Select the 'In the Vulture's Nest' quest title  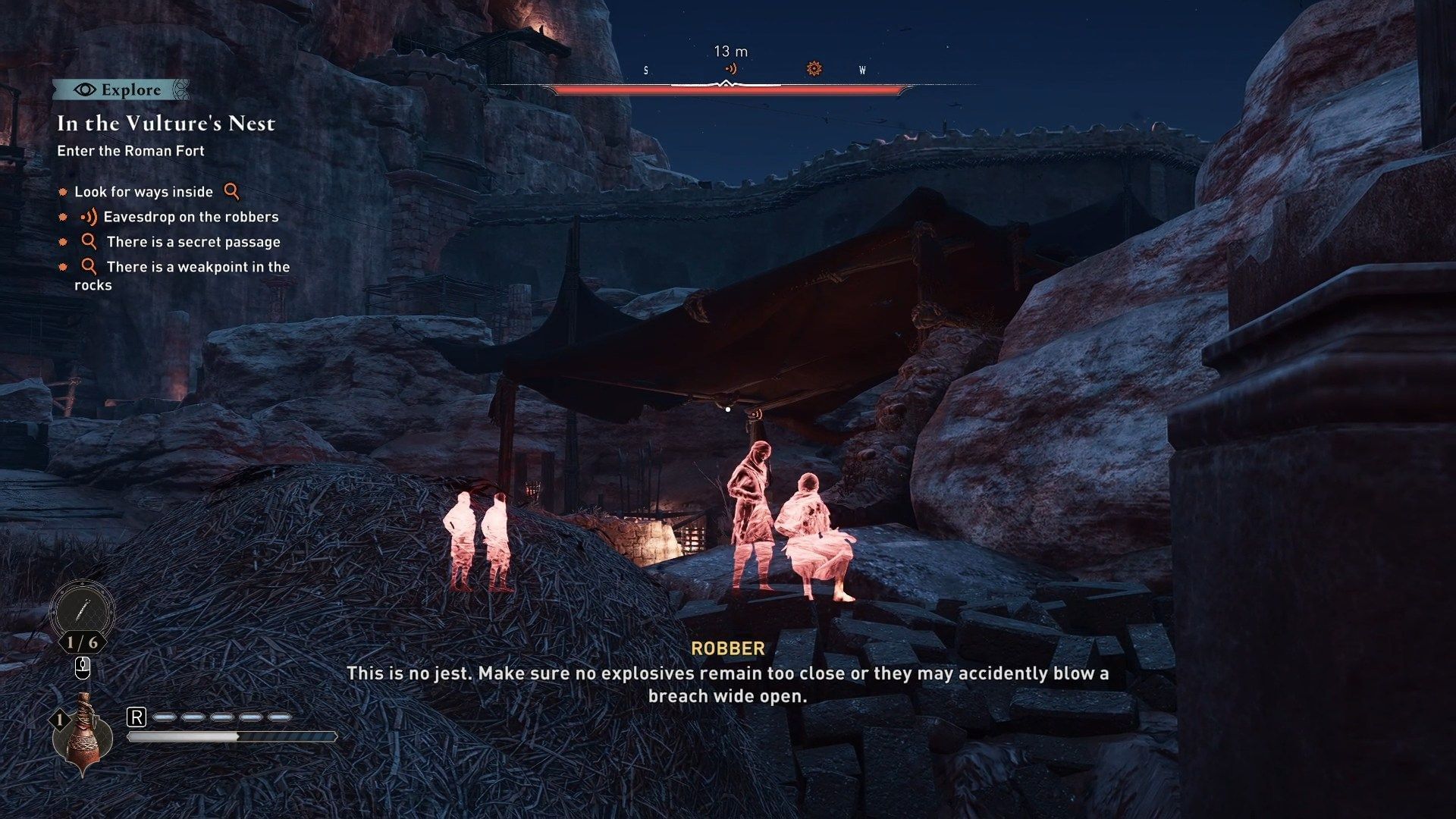[x=165, y=123]
